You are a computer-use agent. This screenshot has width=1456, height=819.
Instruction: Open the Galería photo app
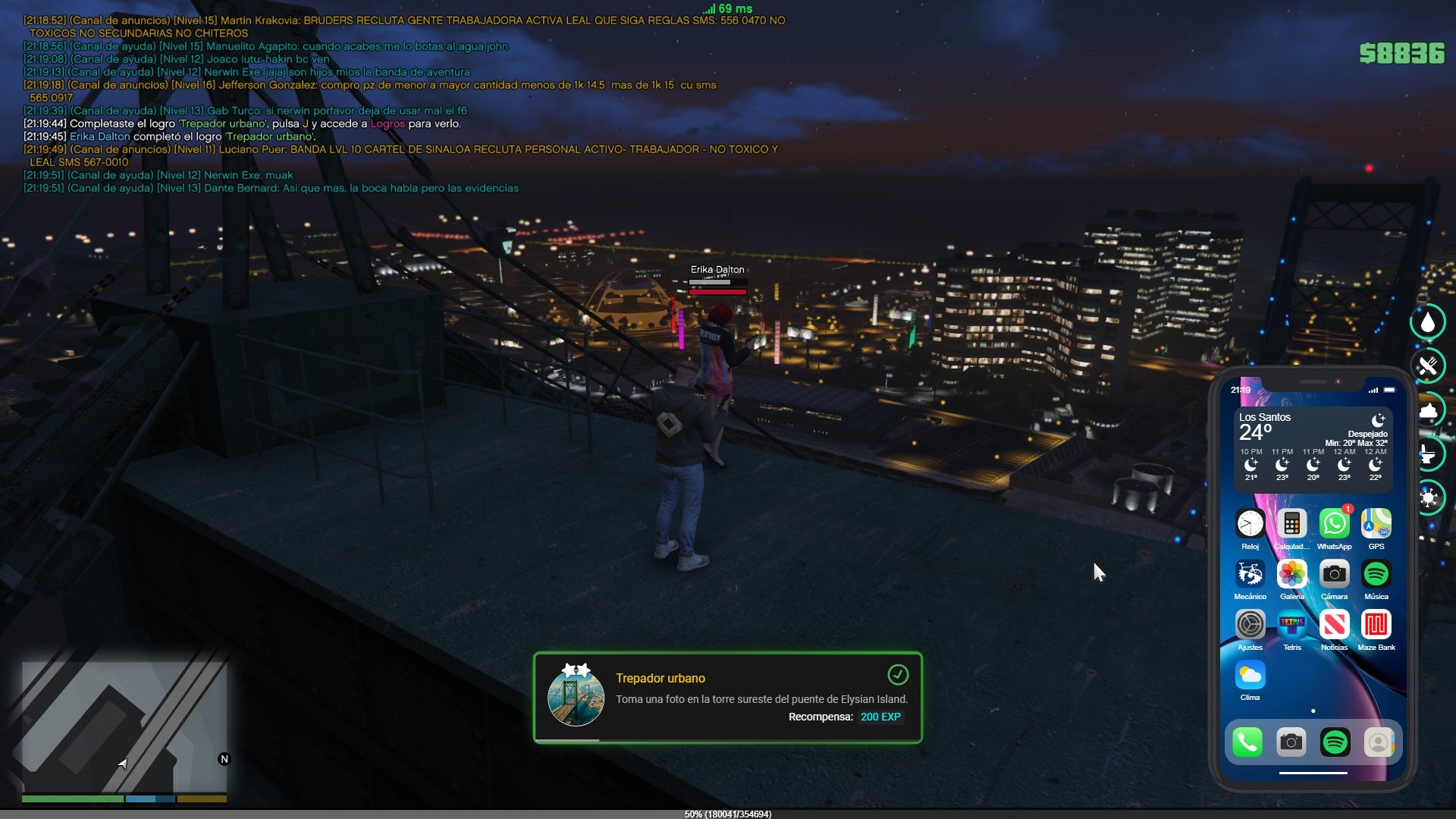pyautogui.click(x=1291, y=575)
